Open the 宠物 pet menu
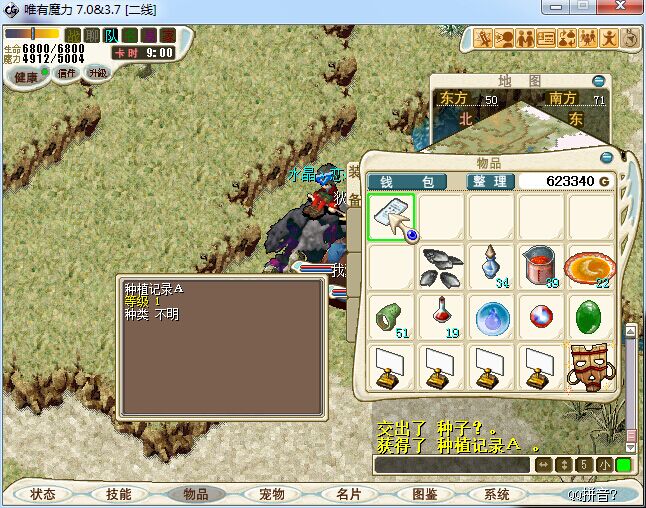 [x=272, y=494]
